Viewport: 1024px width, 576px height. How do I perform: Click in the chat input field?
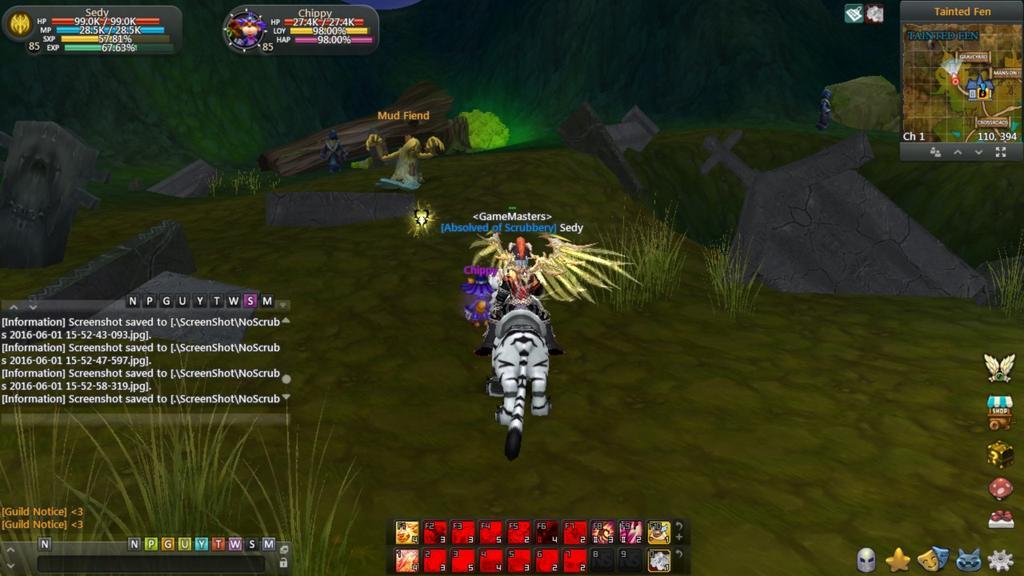tap(150, 563)
